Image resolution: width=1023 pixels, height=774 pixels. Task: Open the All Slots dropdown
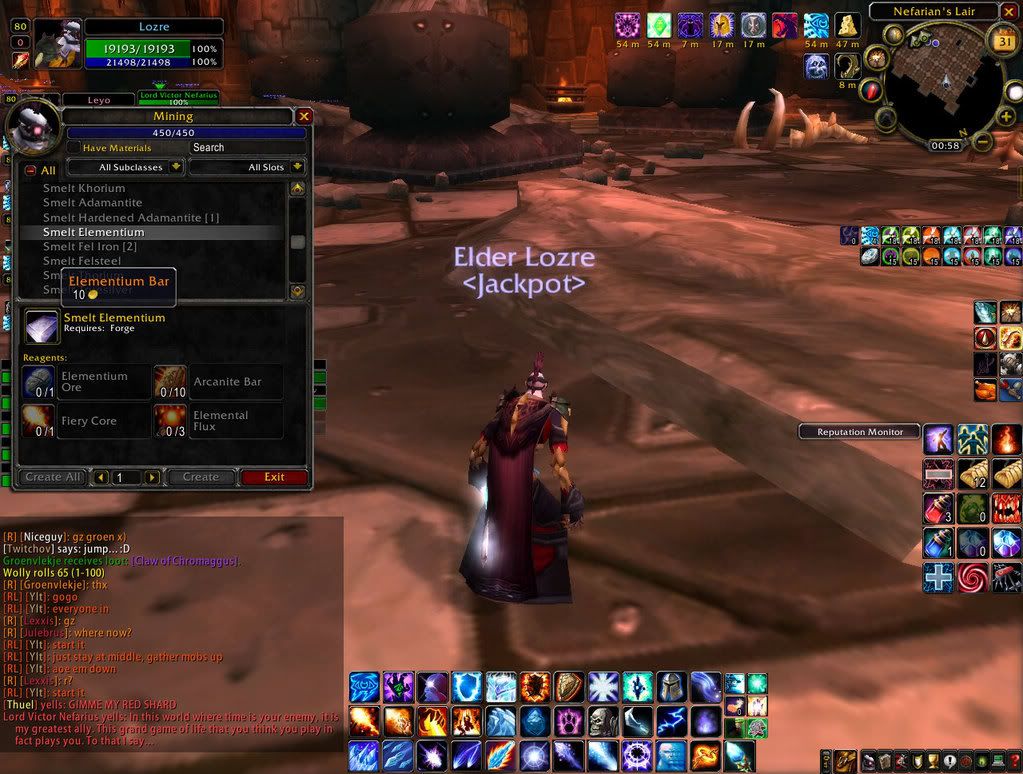(247, 167)
